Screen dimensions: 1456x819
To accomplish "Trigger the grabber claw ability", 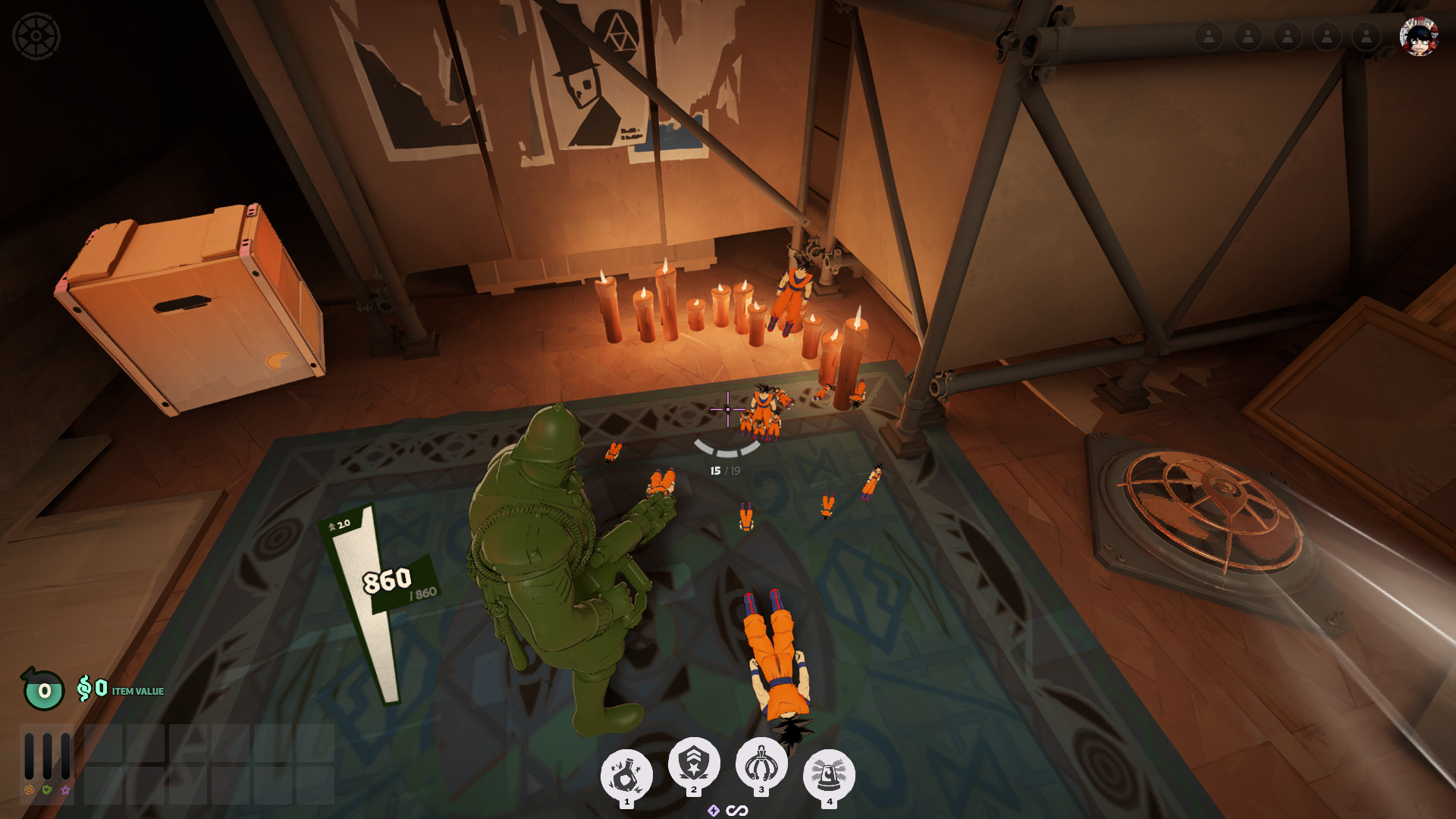I will click(x=761, y=763).
